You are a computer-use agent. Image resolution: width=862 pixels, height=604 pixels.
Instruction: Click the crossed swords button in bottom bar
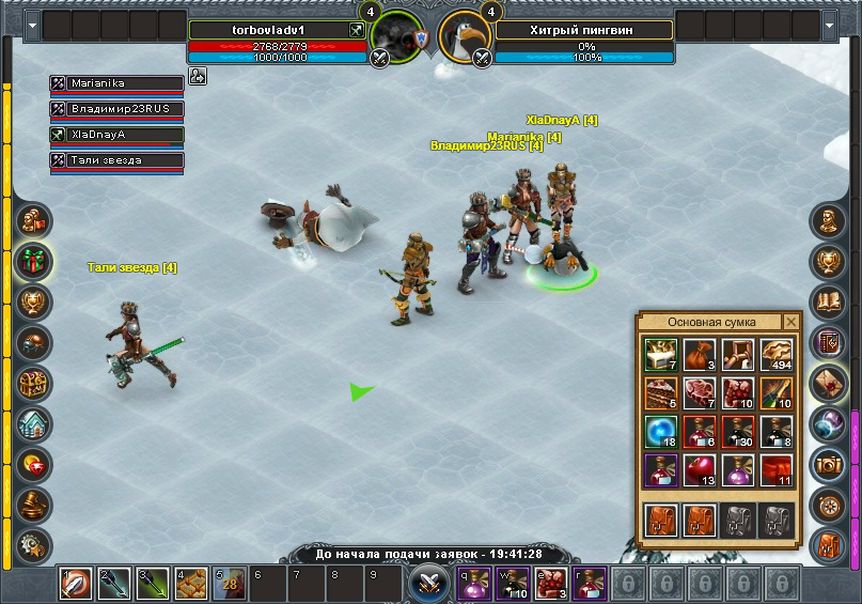click(431, 582)
